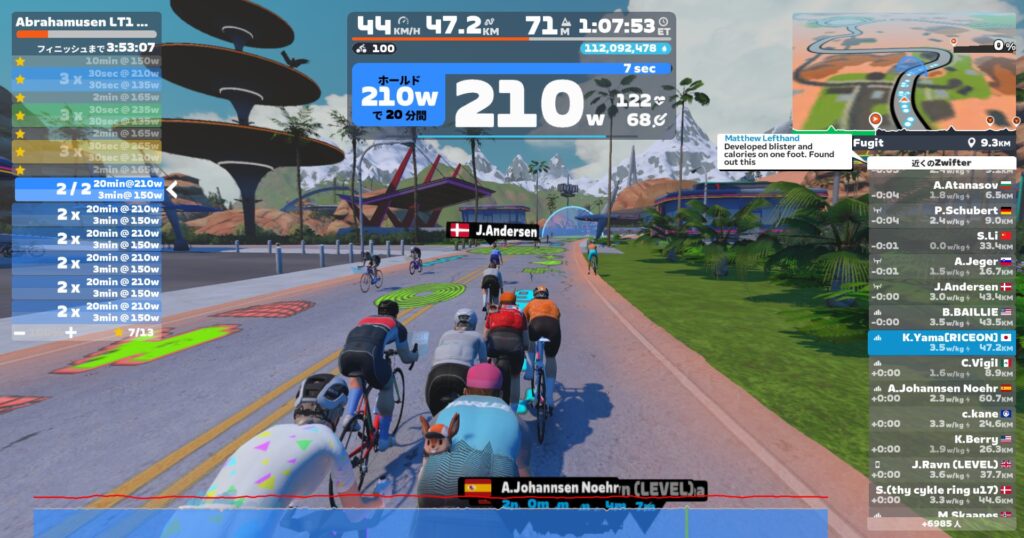Click the J.Andersen name tag above rider
This screenshot has height=538, width=1024.
pyautogui.click(x=493, y=231)
